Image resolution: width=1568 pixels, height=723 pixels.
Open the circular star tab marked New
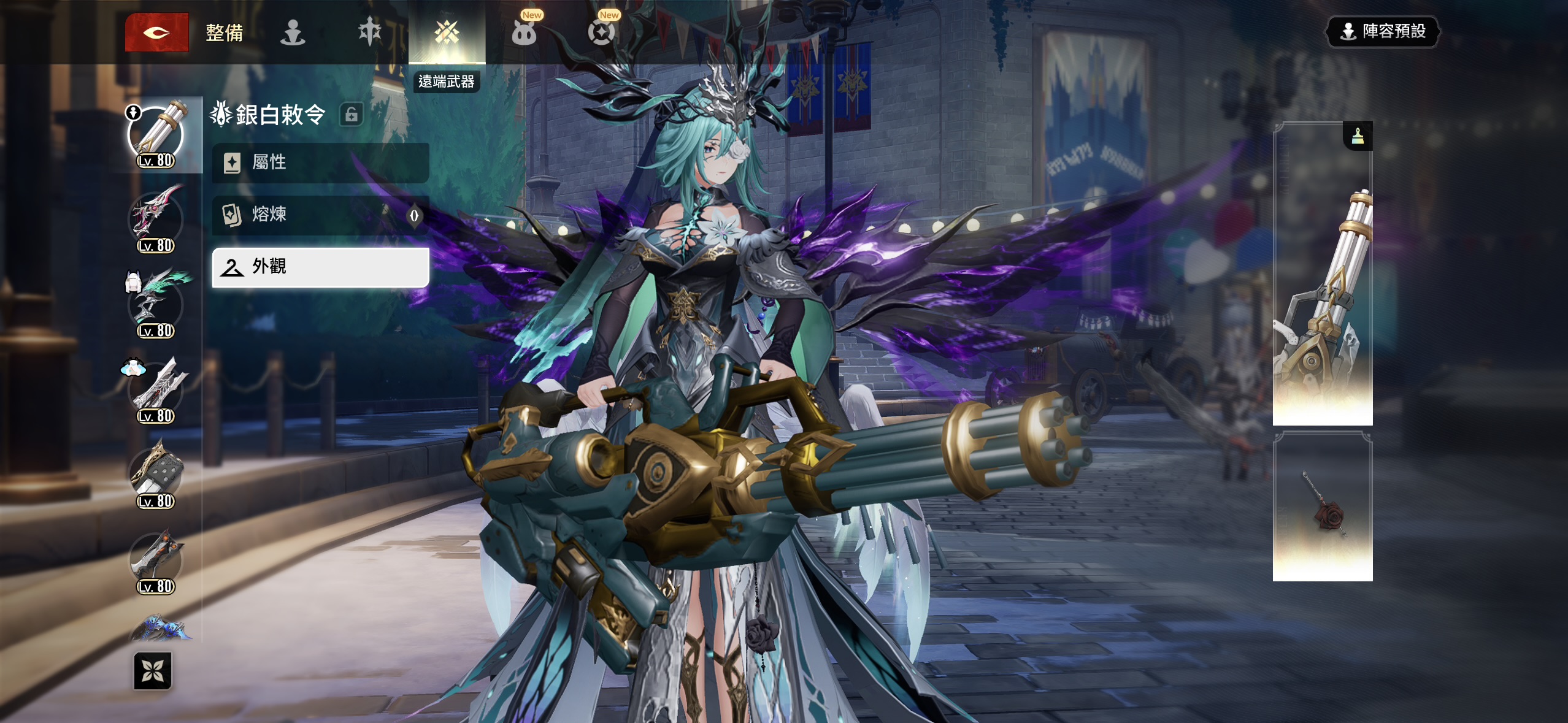pyautogui.click(x=601, y=33)
